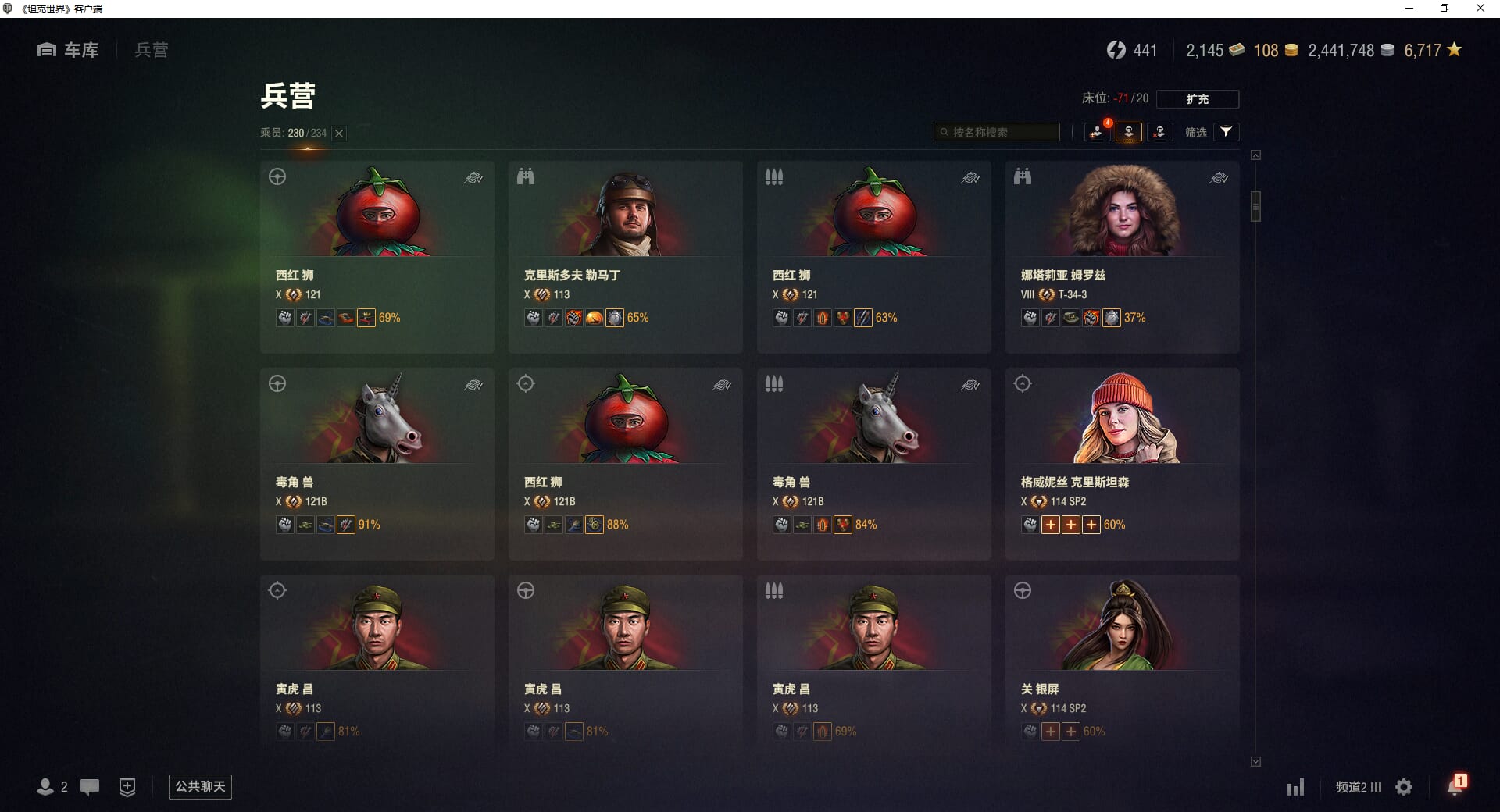The height and width of the screenshot is (812, 1500).
Task: Switch to the dismissed crew members tab
Action: (1159, 132)
